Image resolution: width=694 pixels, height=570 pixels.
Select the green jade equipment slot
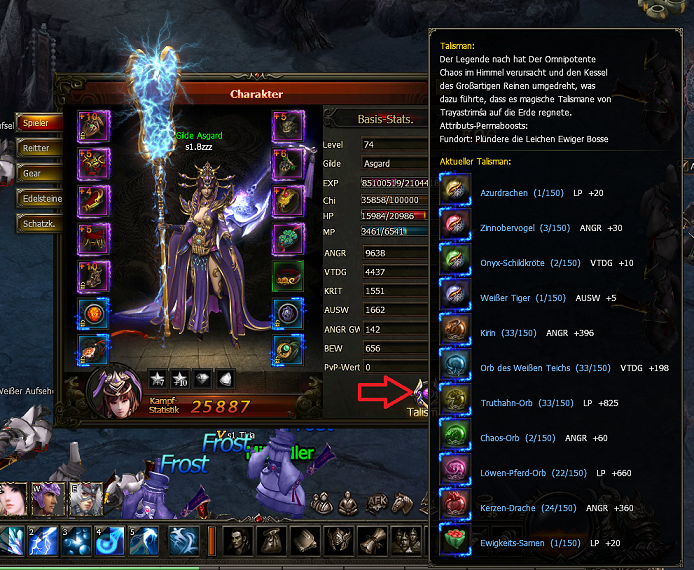pyautogui.click(x=287, y=239)
